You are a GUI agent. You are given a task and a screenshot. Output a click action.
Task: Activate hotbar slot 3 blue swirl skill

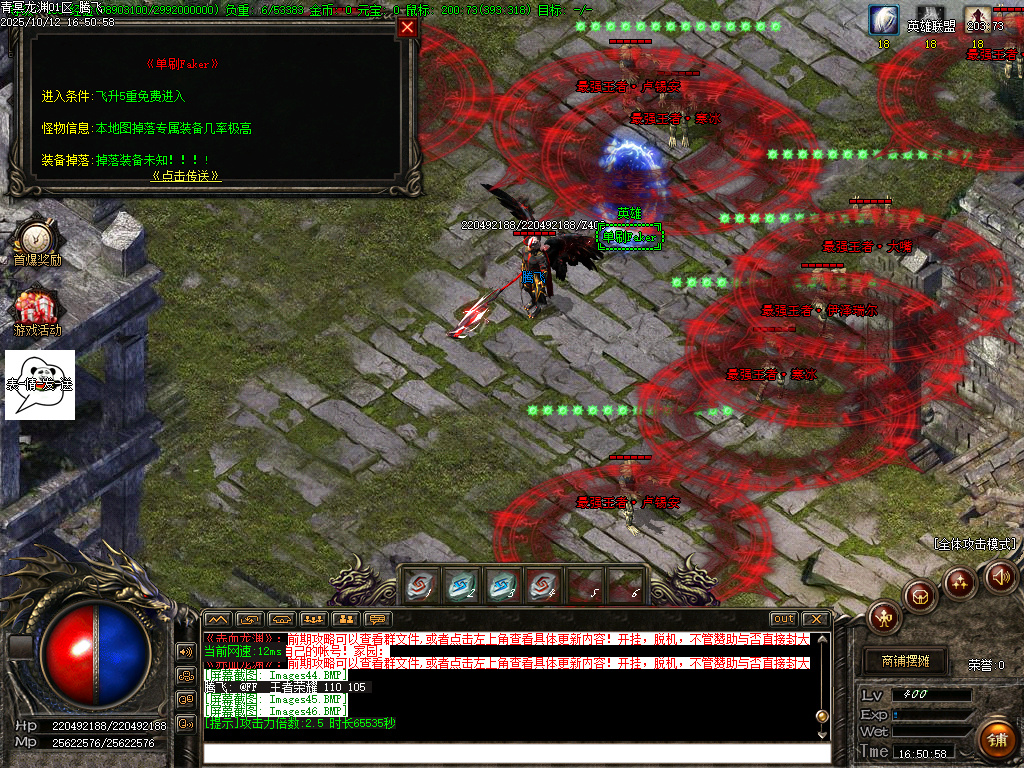tap(502, 586)
